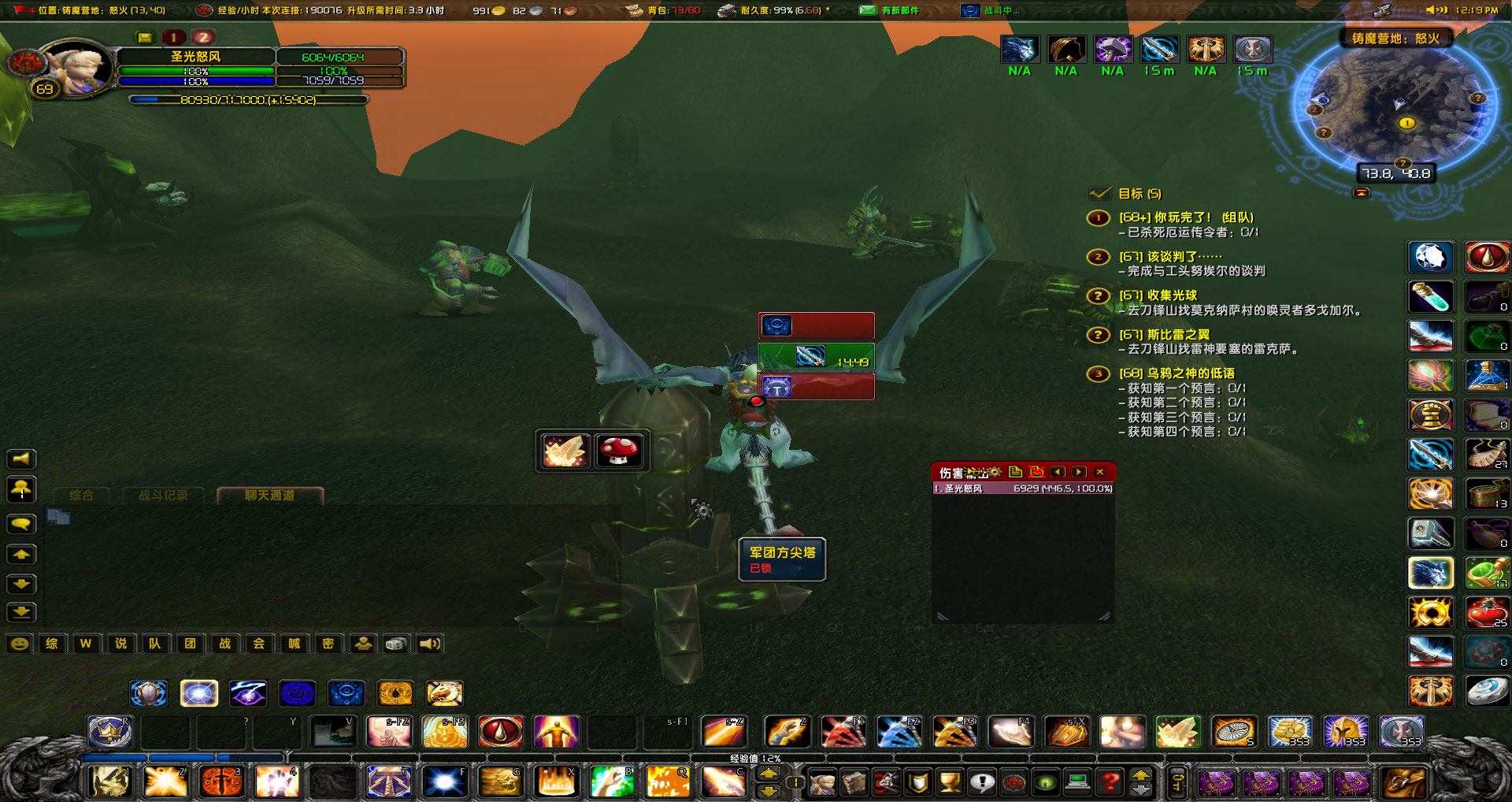Click the 队 party chat button

click(154, 643)
